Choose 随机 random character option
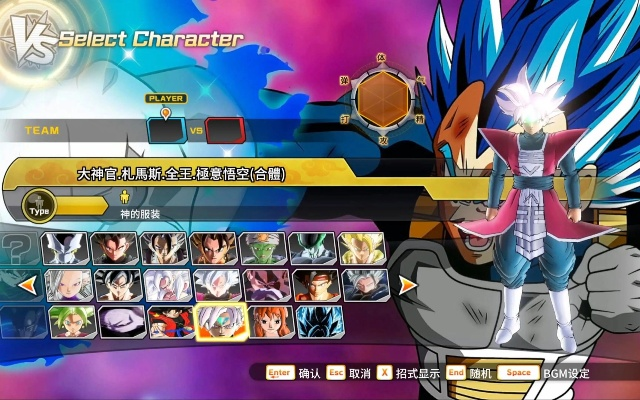This screenshot has width=640, height=400. pyautogui.click(x=481, y=373)
